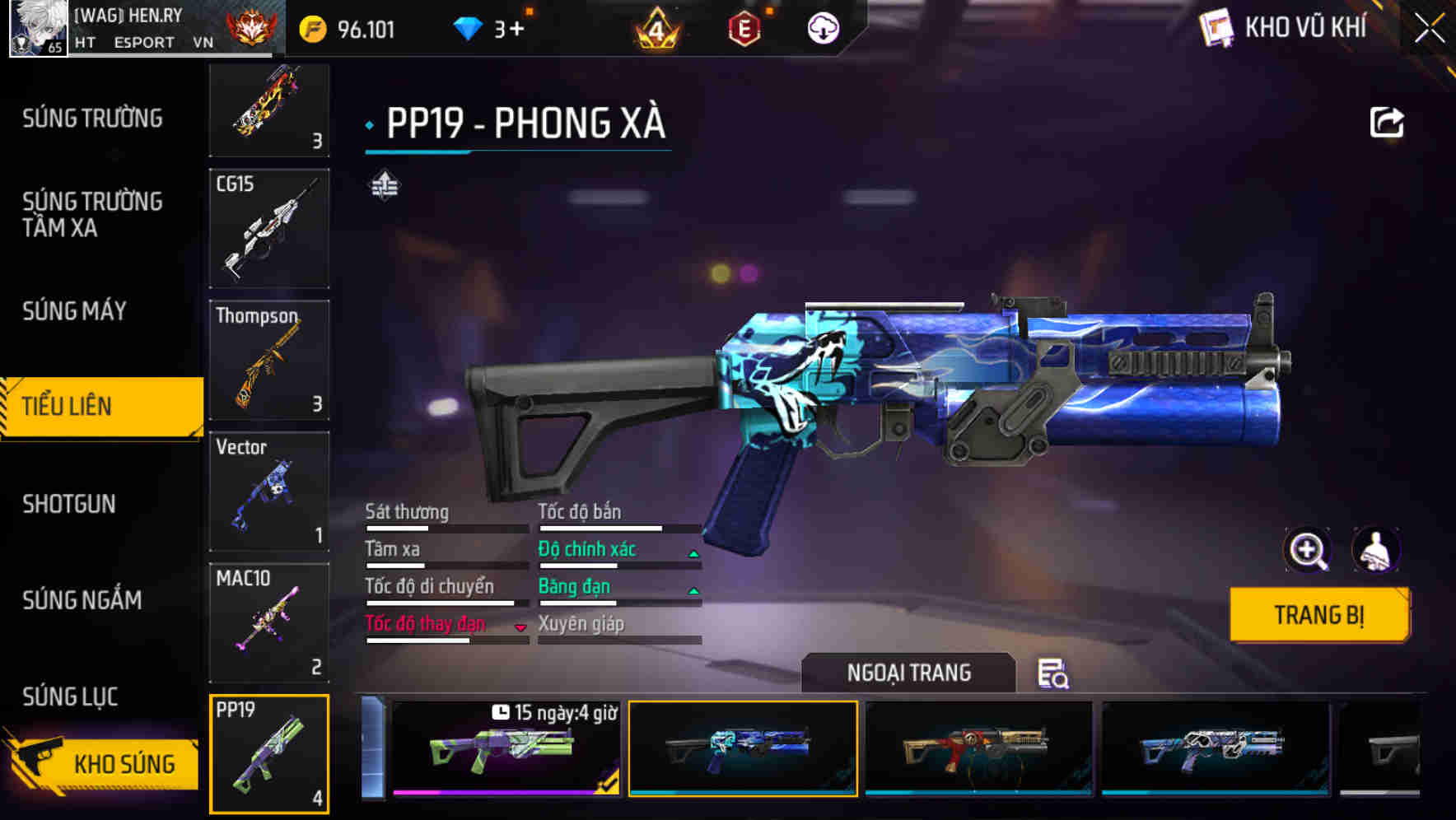Click the download cloud icon in the top bar
The image size is (1456, 820).
point(823,27)
